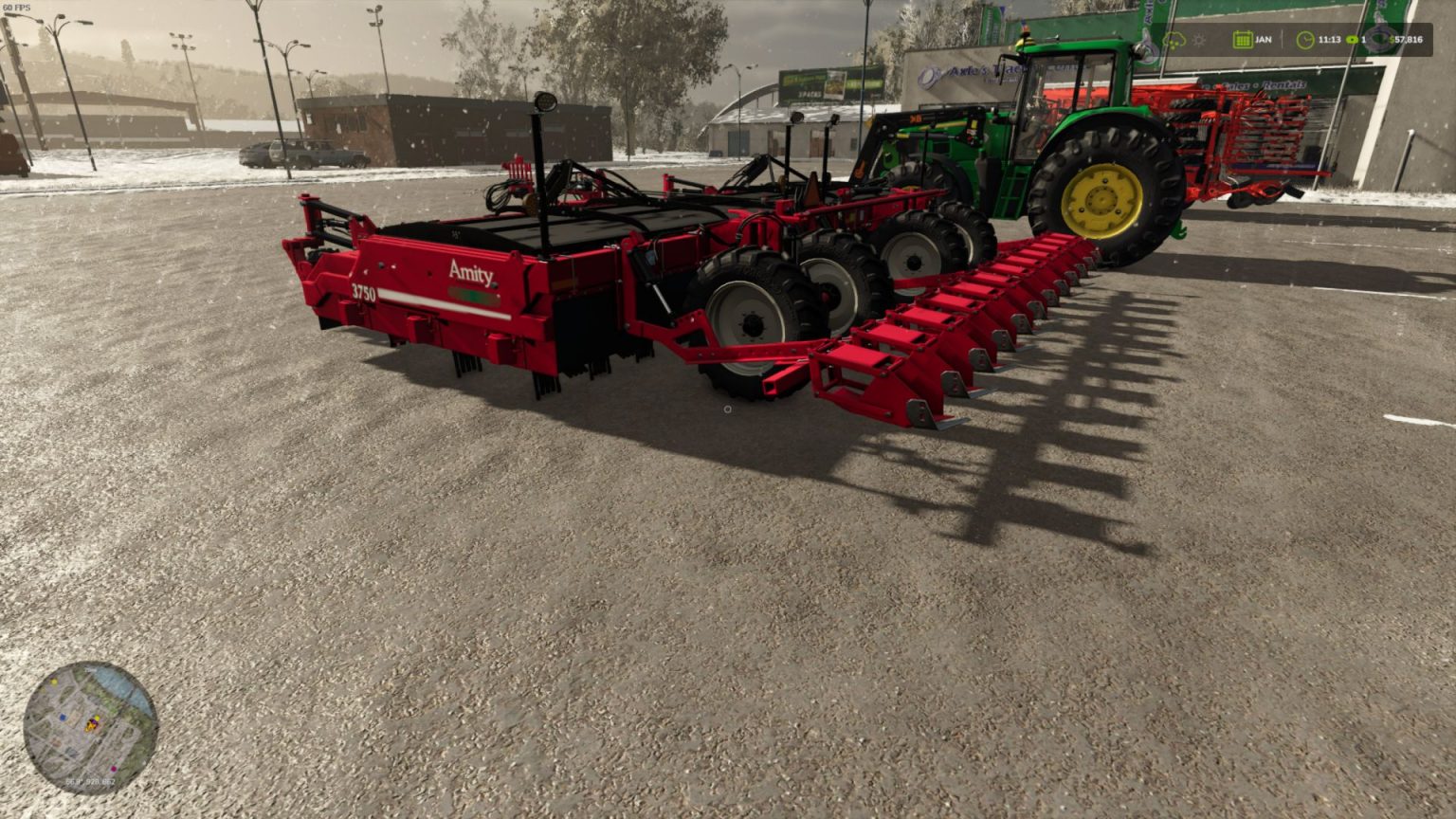
Task: Click the 1 time-scale value
Action: (x=1363, y=40)
